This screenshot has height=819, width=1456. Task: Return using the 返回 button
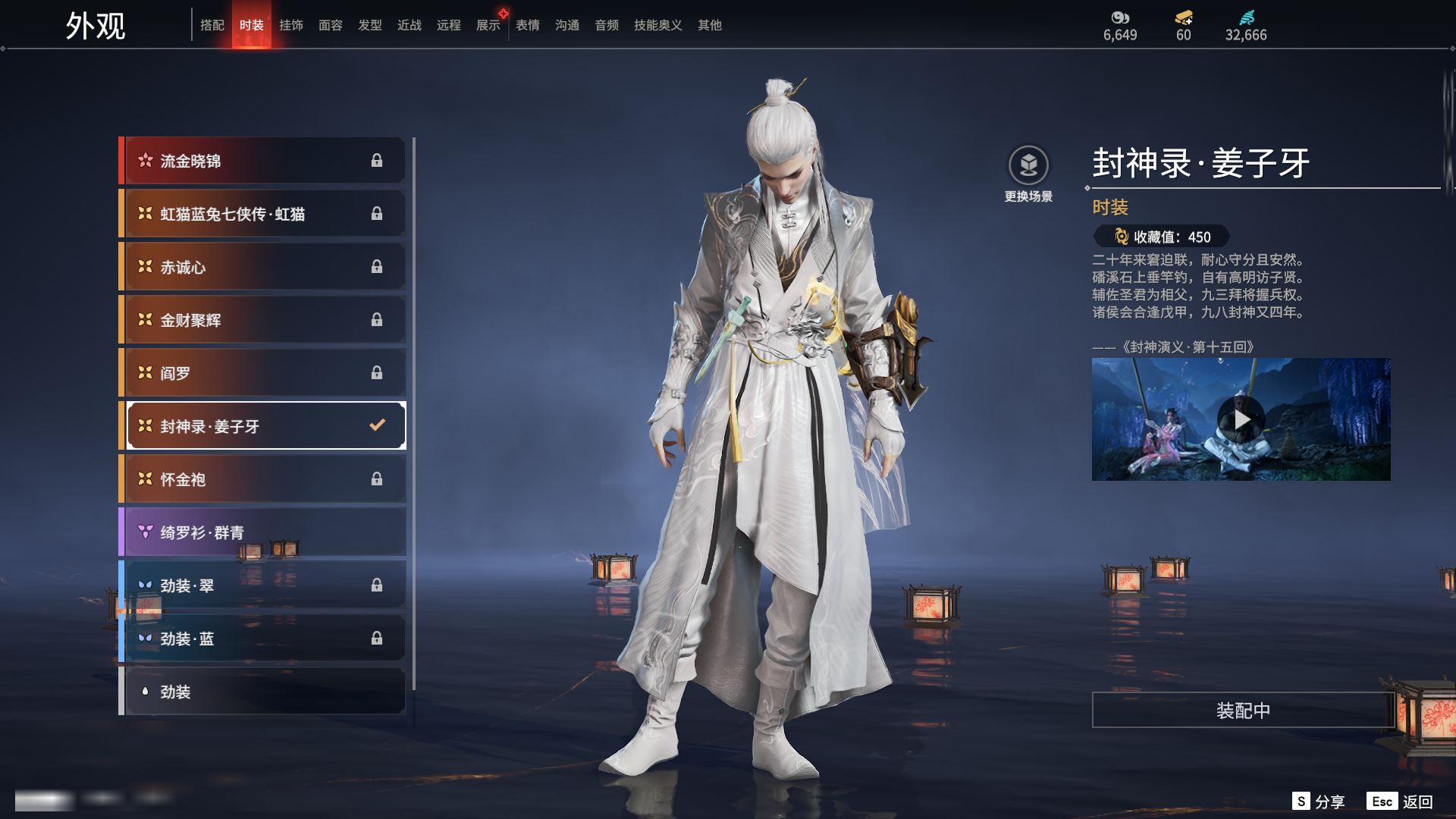(1401, 802)
